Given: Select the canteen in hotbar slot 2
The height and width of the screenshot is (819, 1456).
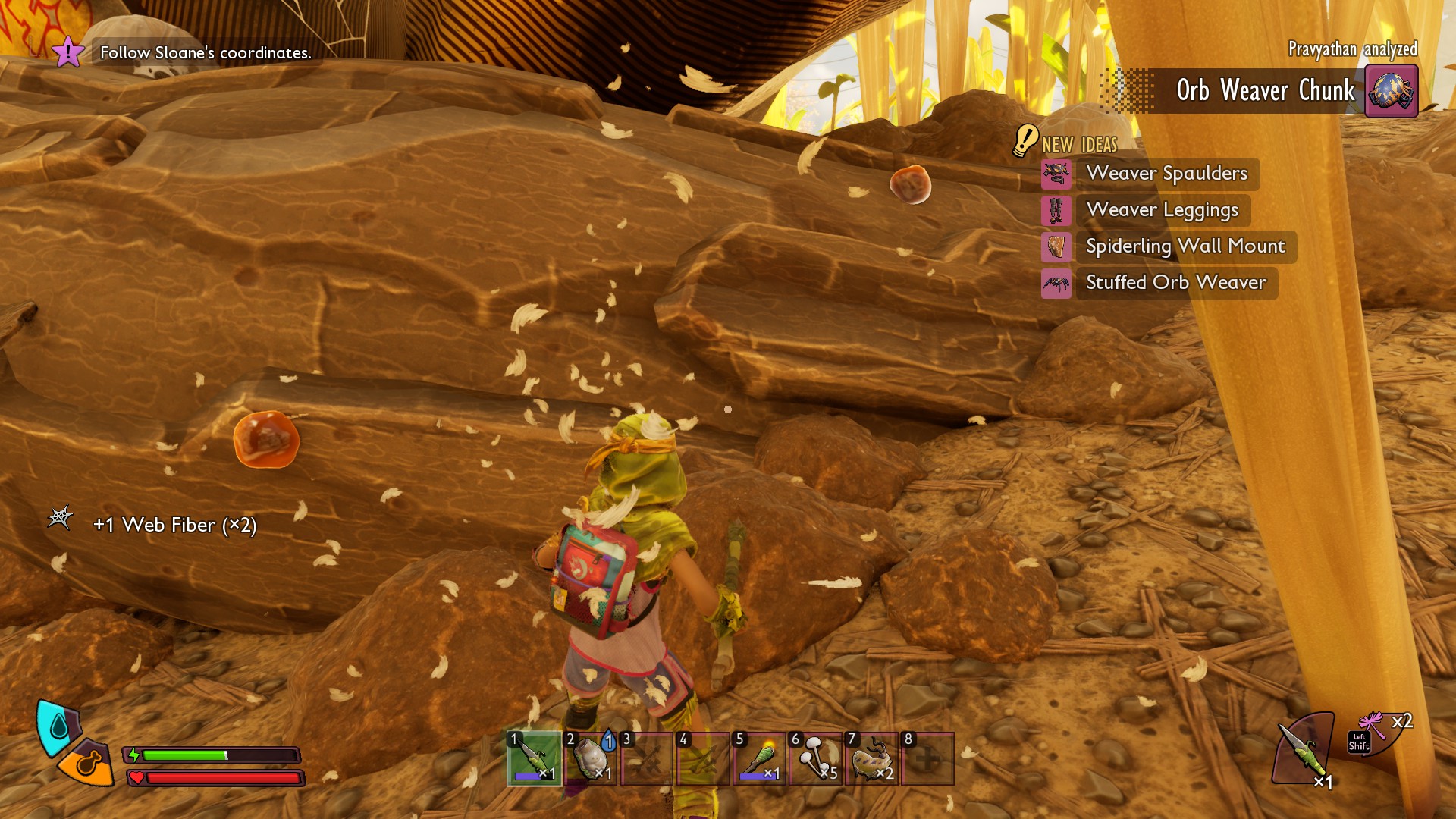Looking at the screenshot, I should click(590, 758).
